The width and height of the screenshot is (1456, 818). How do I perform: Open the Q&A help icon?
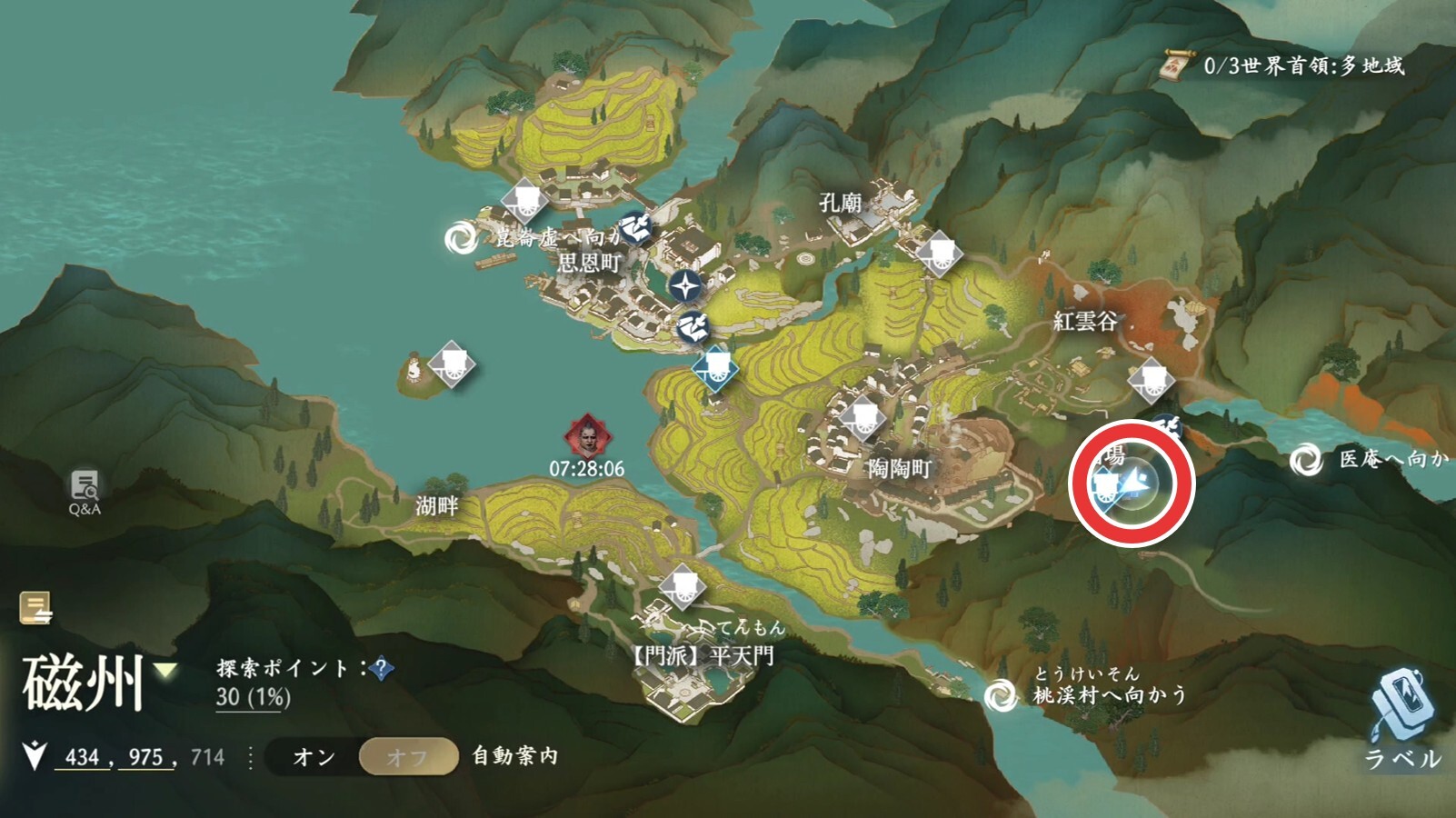(85, 492)
